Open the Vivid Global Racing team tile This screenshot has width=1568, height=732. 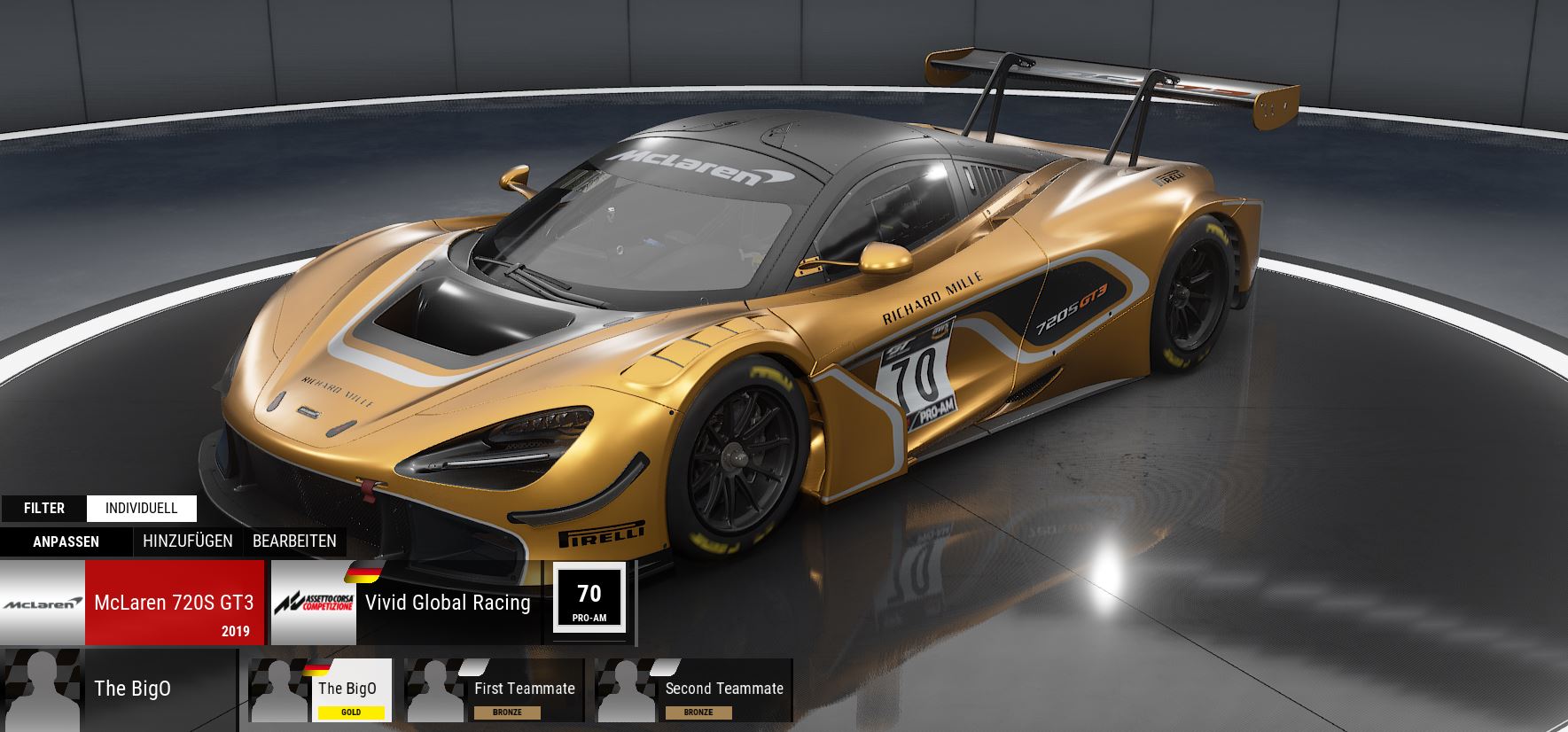405,603
